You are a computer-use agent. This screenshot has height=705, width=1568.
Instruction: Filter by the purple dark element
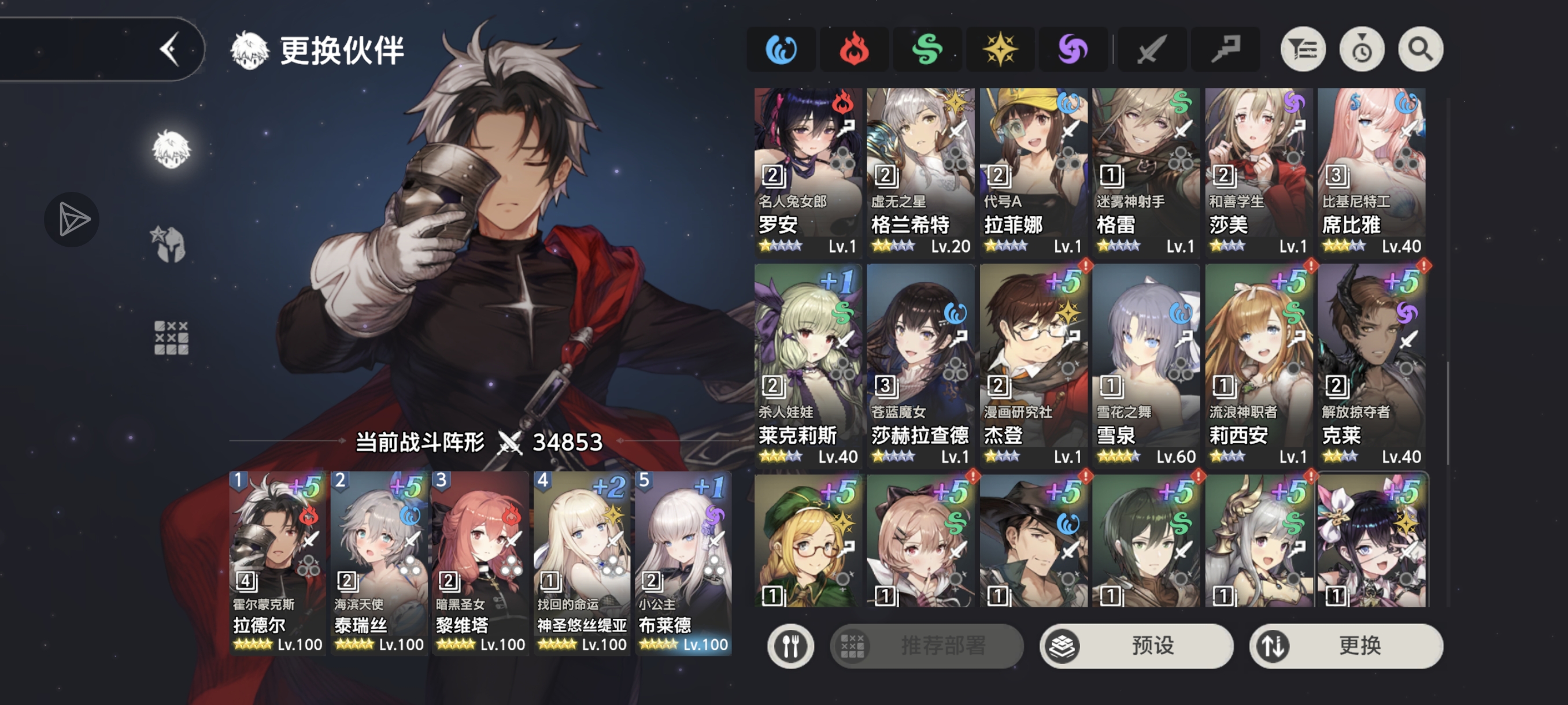[1073, 50]
